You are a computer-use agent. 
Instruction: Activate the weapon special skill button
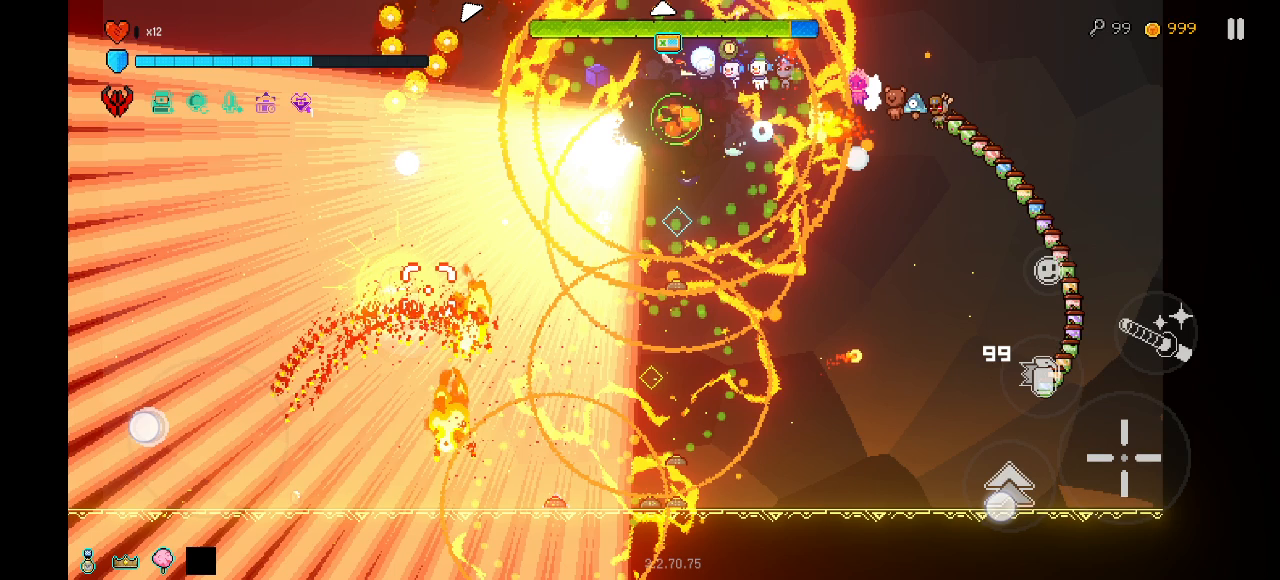[x=1156, y=333]
